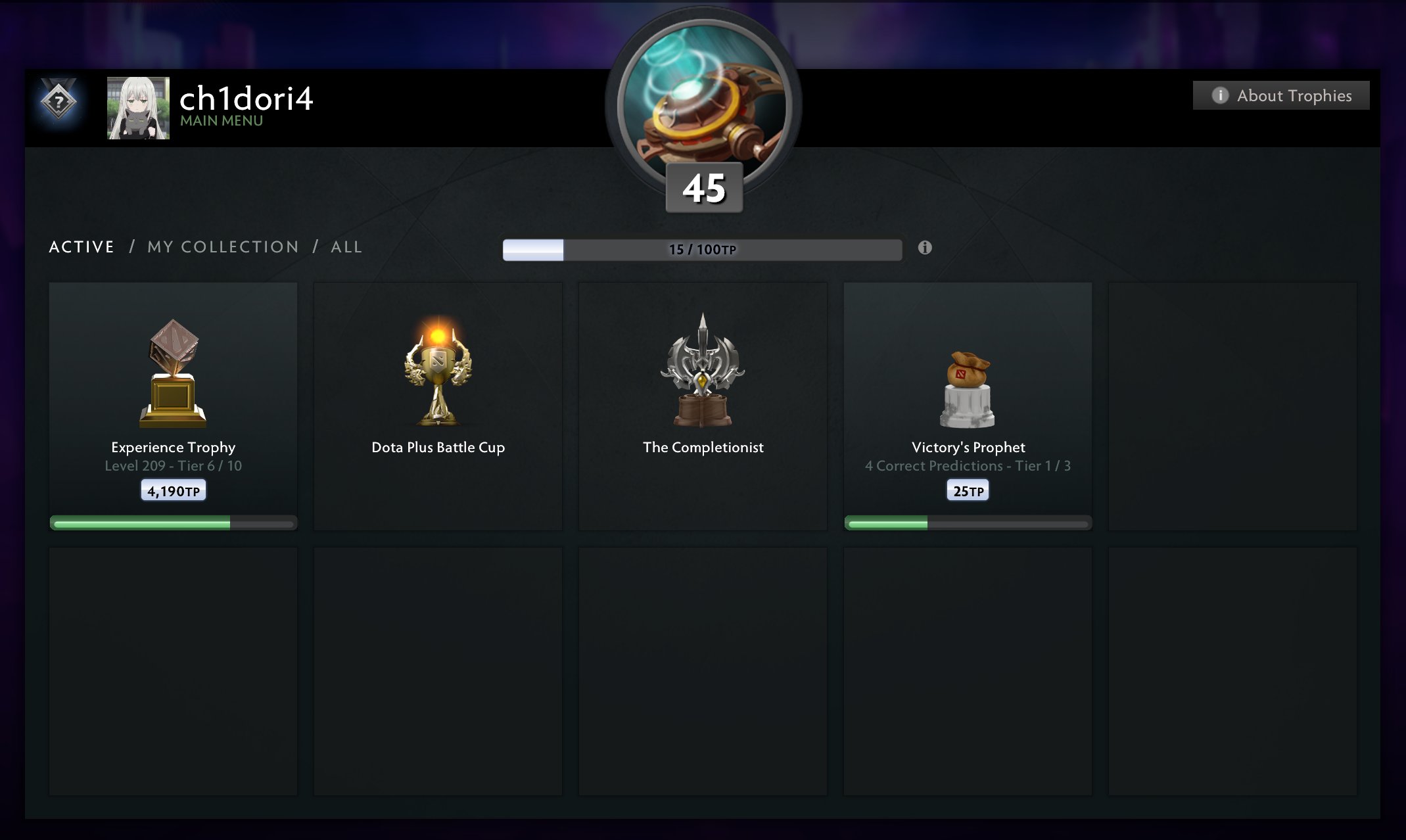Open the MAIN MENU under ch1dori4
This screenshot has height=840, width=1406.
point(219,121)
